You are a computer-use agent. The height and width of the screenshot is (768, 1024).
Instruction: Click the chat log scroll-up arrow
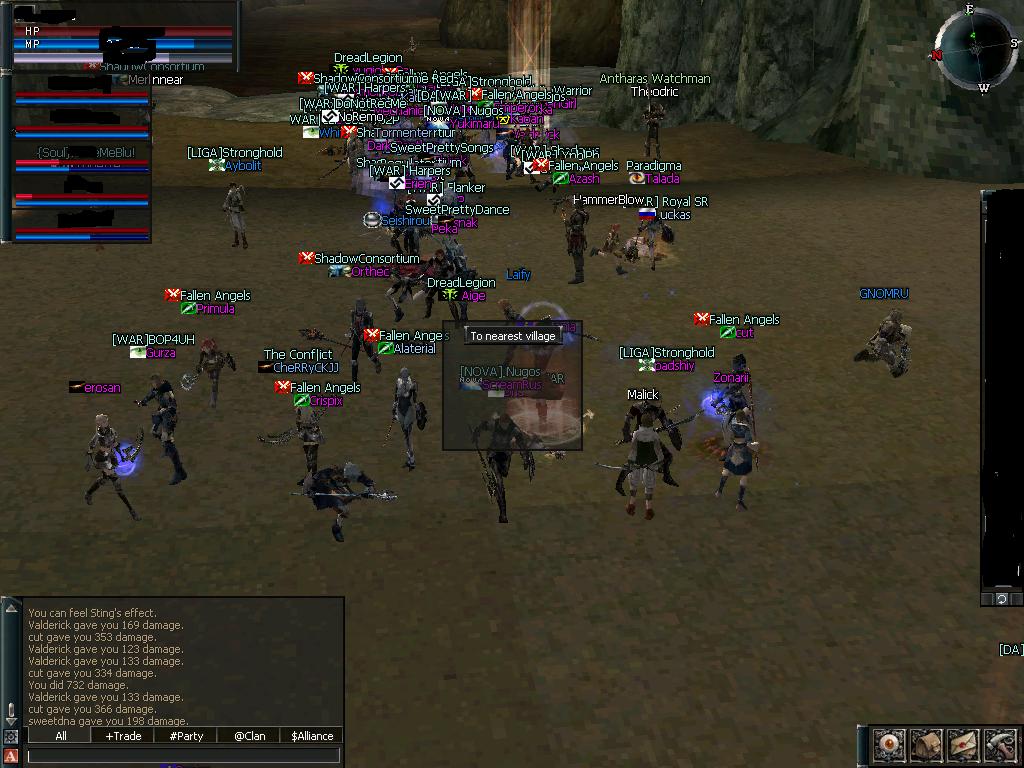[11, 608]
